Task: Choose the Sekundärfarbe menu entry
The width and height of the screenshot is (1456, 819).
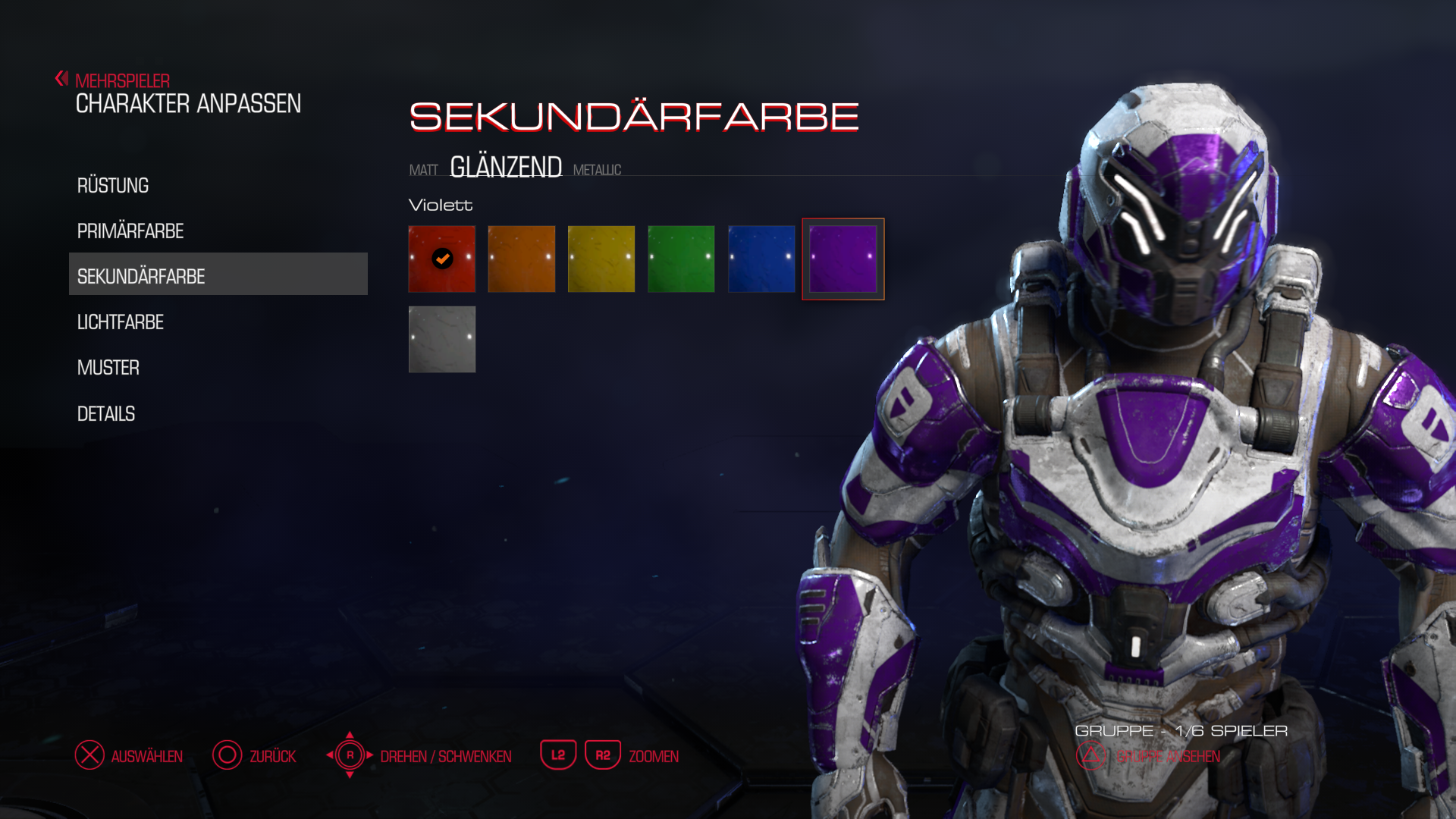Action: point(141,277)
